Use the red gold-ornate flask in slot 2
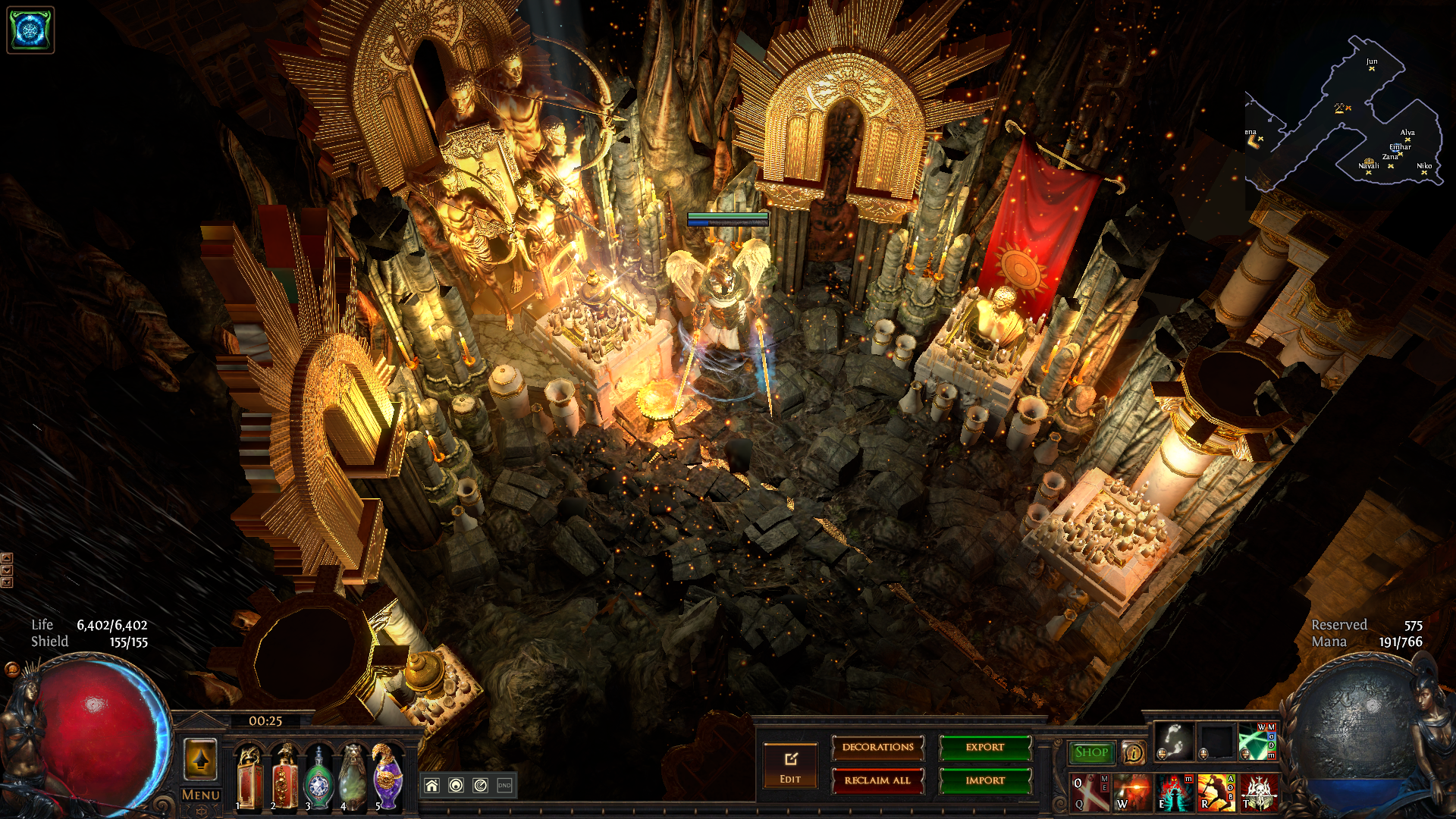The width and height of the screenshot is (1456, 819). click(285, 777)
